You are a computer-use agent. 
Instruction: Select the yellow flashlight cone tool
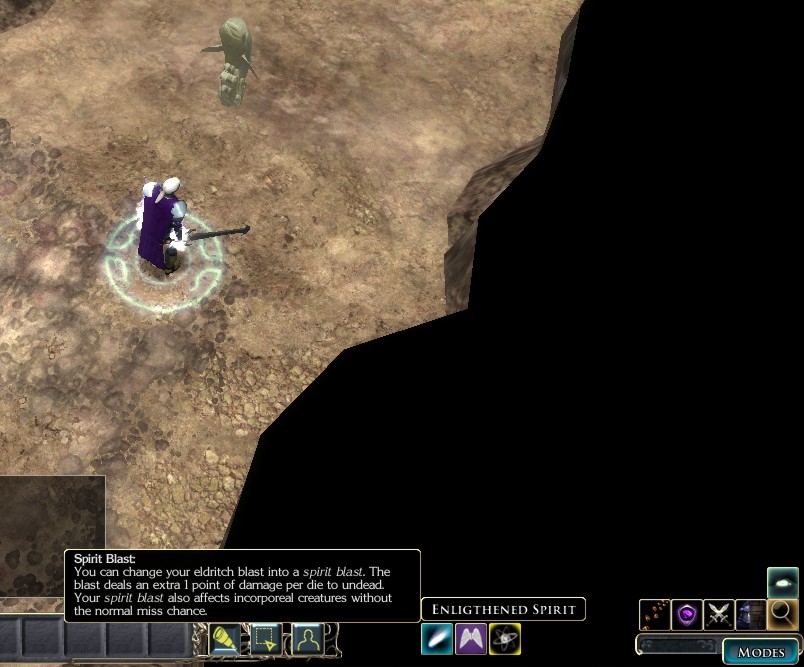(225, 638)
